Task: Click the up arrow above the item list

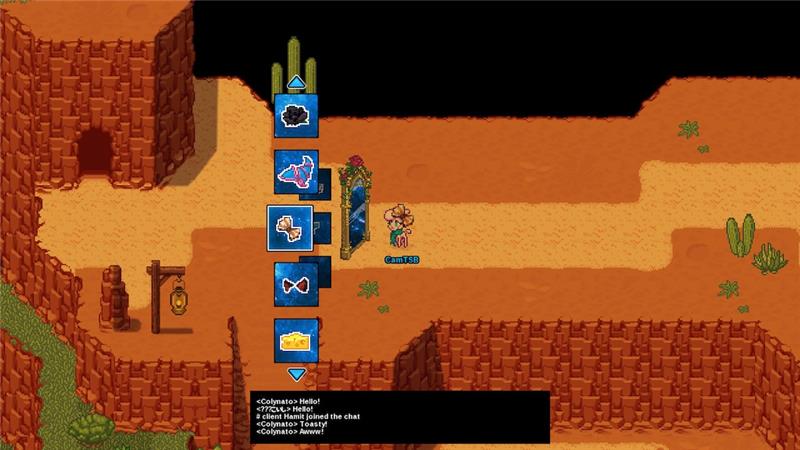Action: pyautogui.click(x=296, y=82)
